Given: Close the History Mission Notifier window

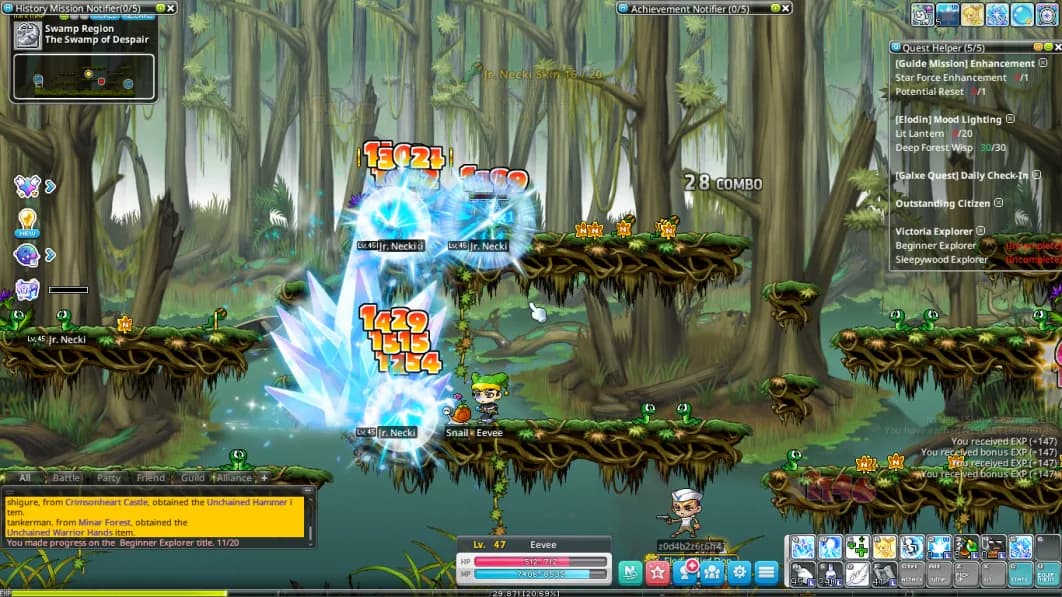Looking at the screenshot, I should [171, 8].
